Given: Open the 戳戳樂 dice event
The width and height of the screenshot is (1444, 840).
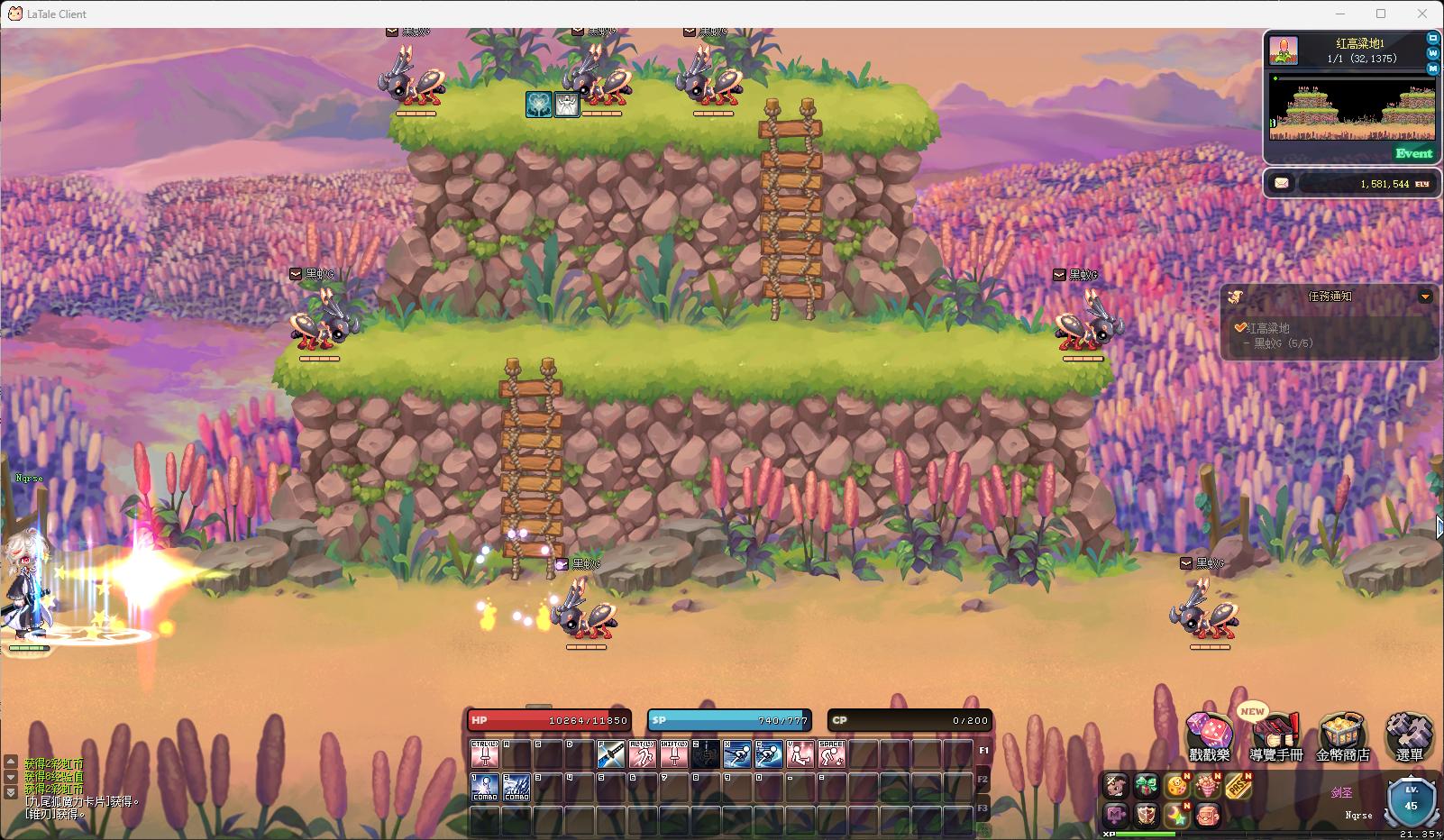Looking at the screenshot, I should coord(1210,736).
